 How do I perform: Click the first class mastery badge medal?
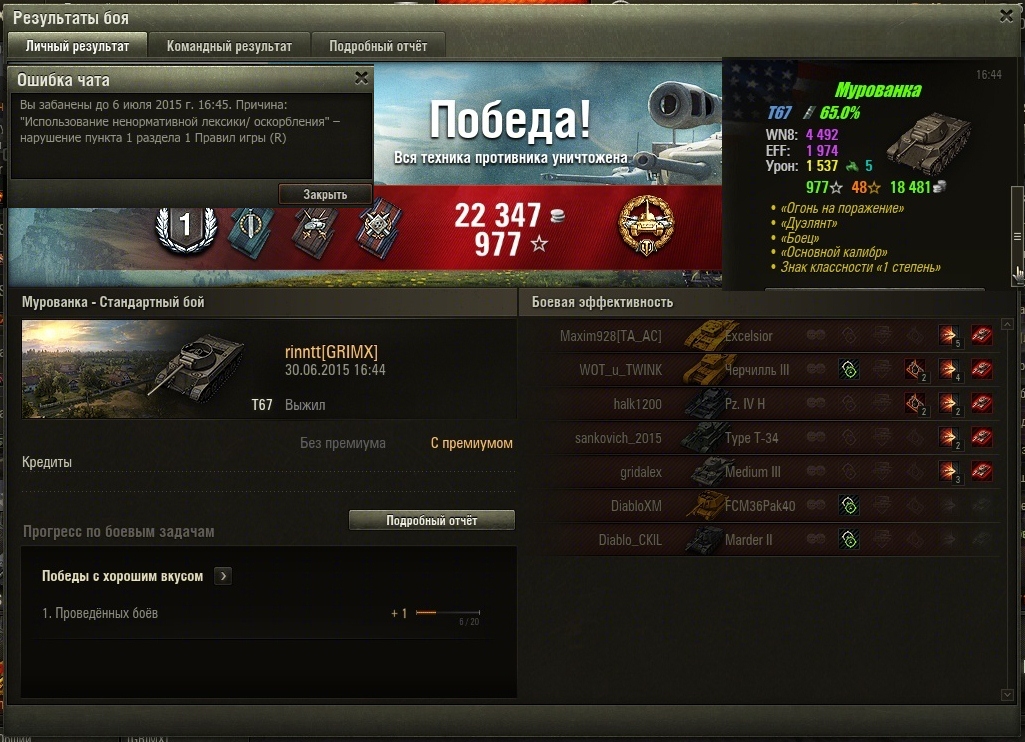point(185,225)
